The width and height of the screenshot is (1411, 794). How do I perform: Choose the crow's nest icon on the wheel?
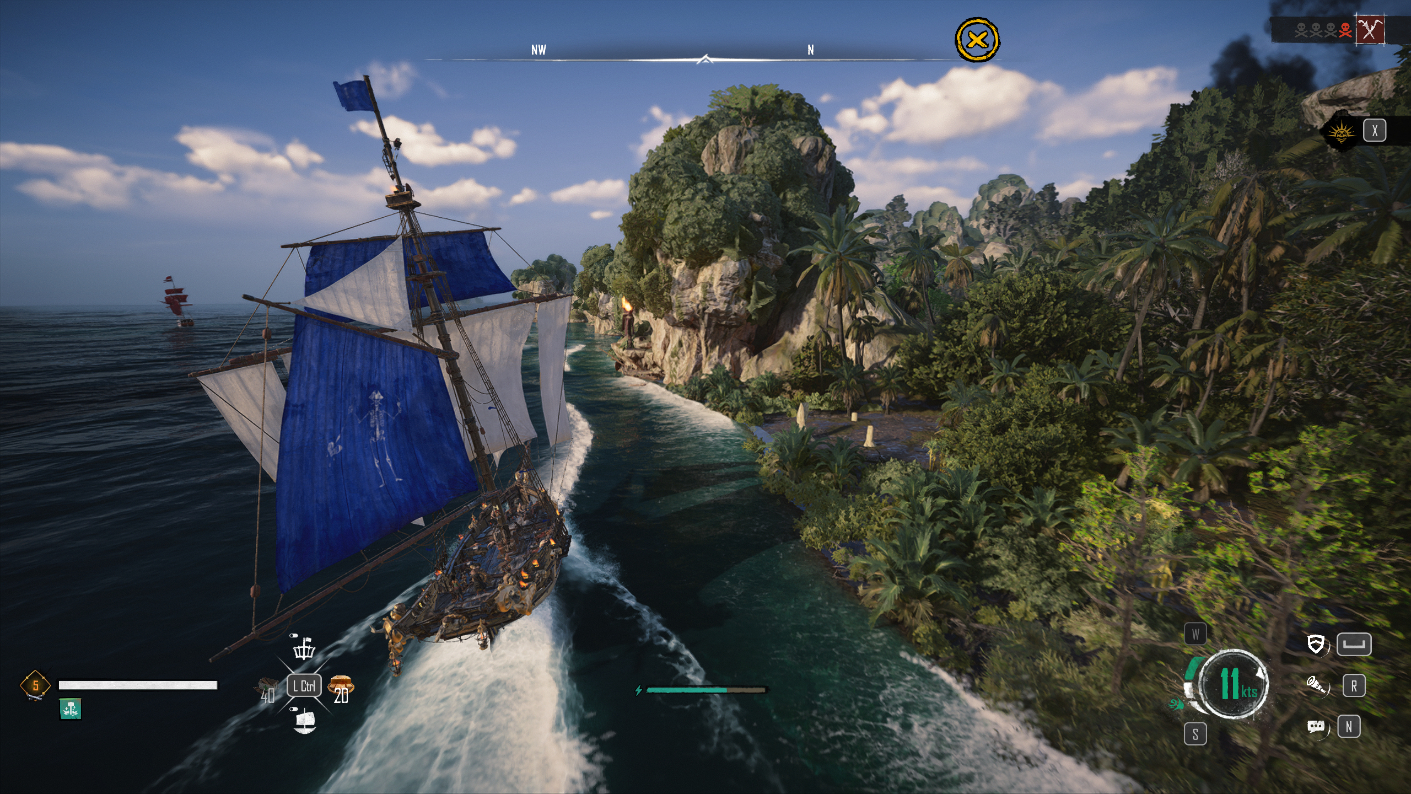tap(304, 649)
